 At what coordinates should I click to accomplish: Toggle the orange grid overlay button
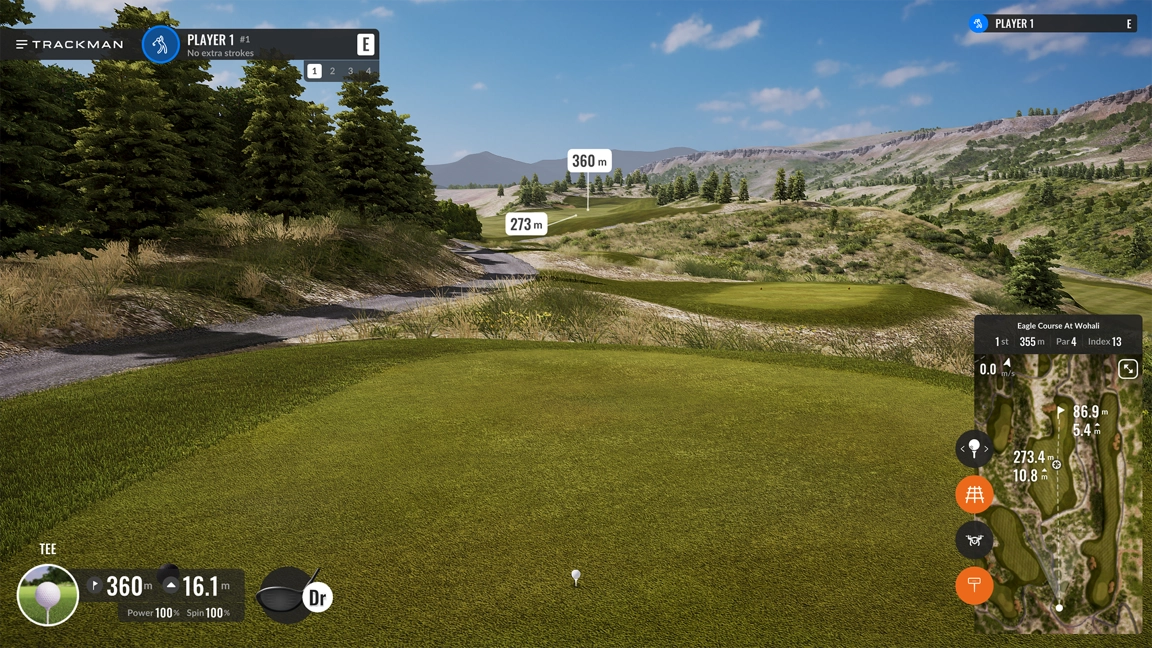tap(974, 494)
